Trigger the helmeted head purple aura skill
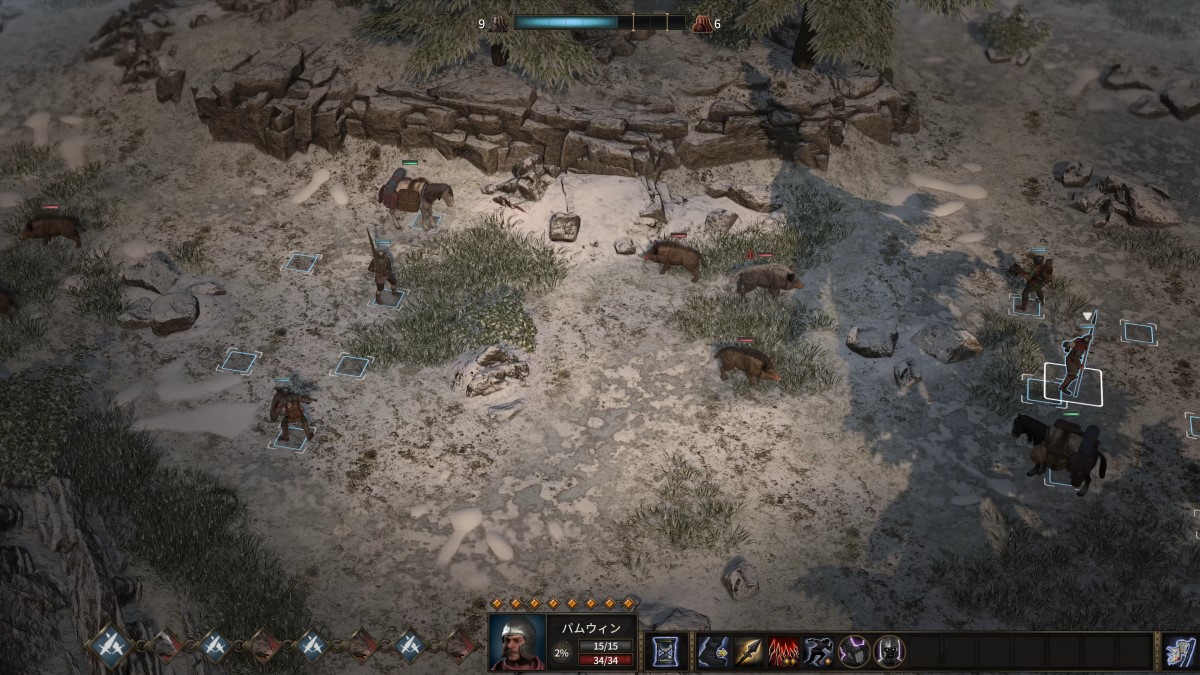Viewport: 1200px width, 675px height. coord(887,651)
